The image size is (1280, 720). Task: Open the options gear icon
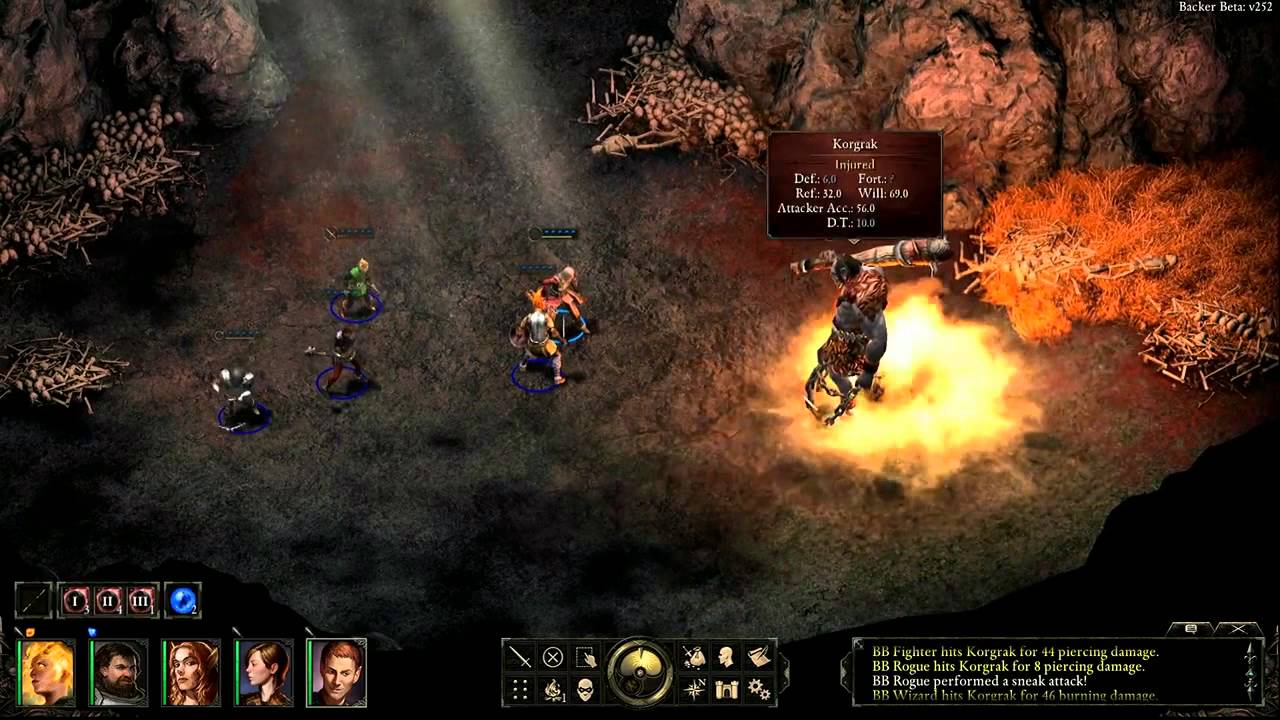(759, 689)
